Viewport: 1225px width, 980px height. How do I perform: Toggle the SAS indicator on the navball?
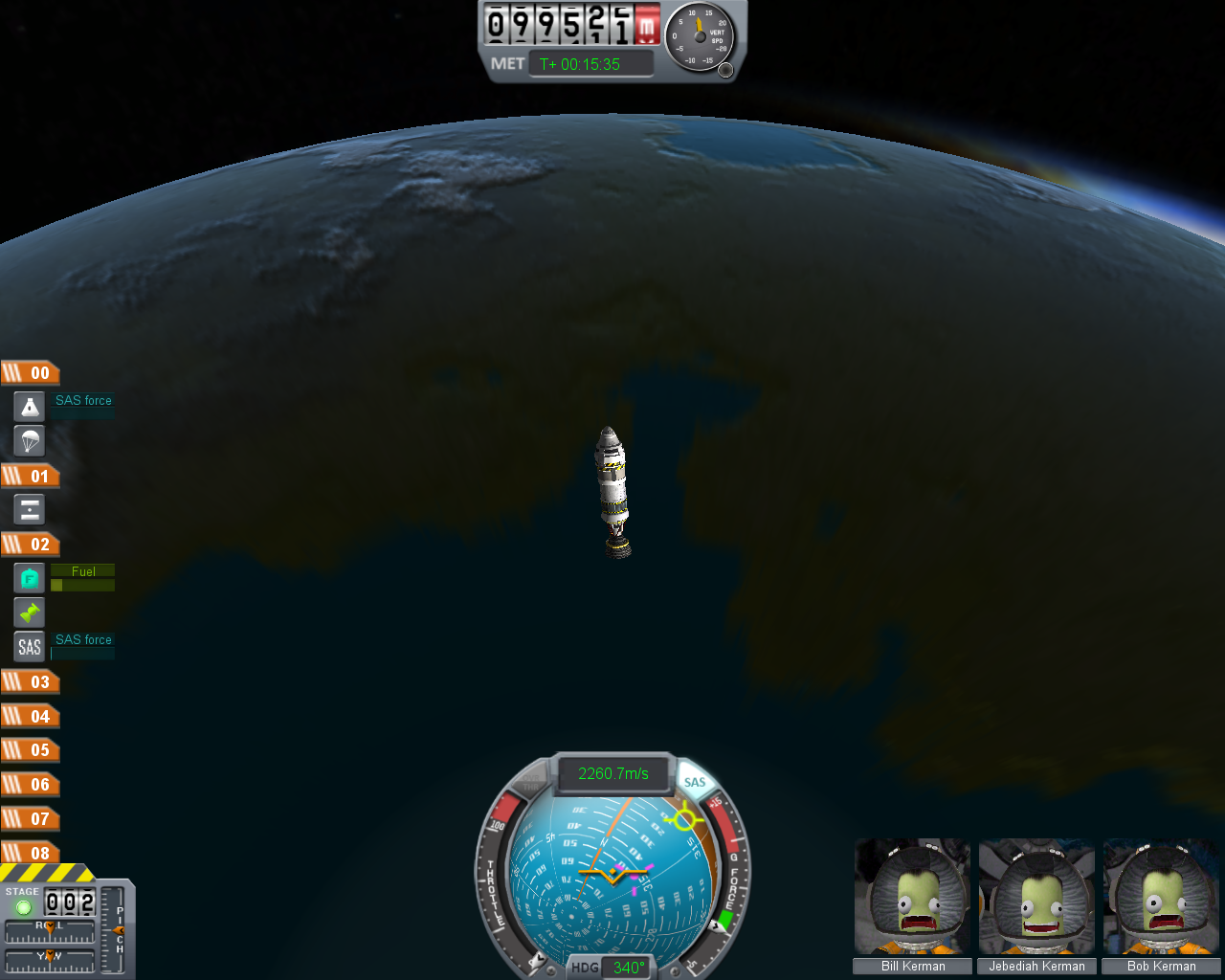pos(695,782)
